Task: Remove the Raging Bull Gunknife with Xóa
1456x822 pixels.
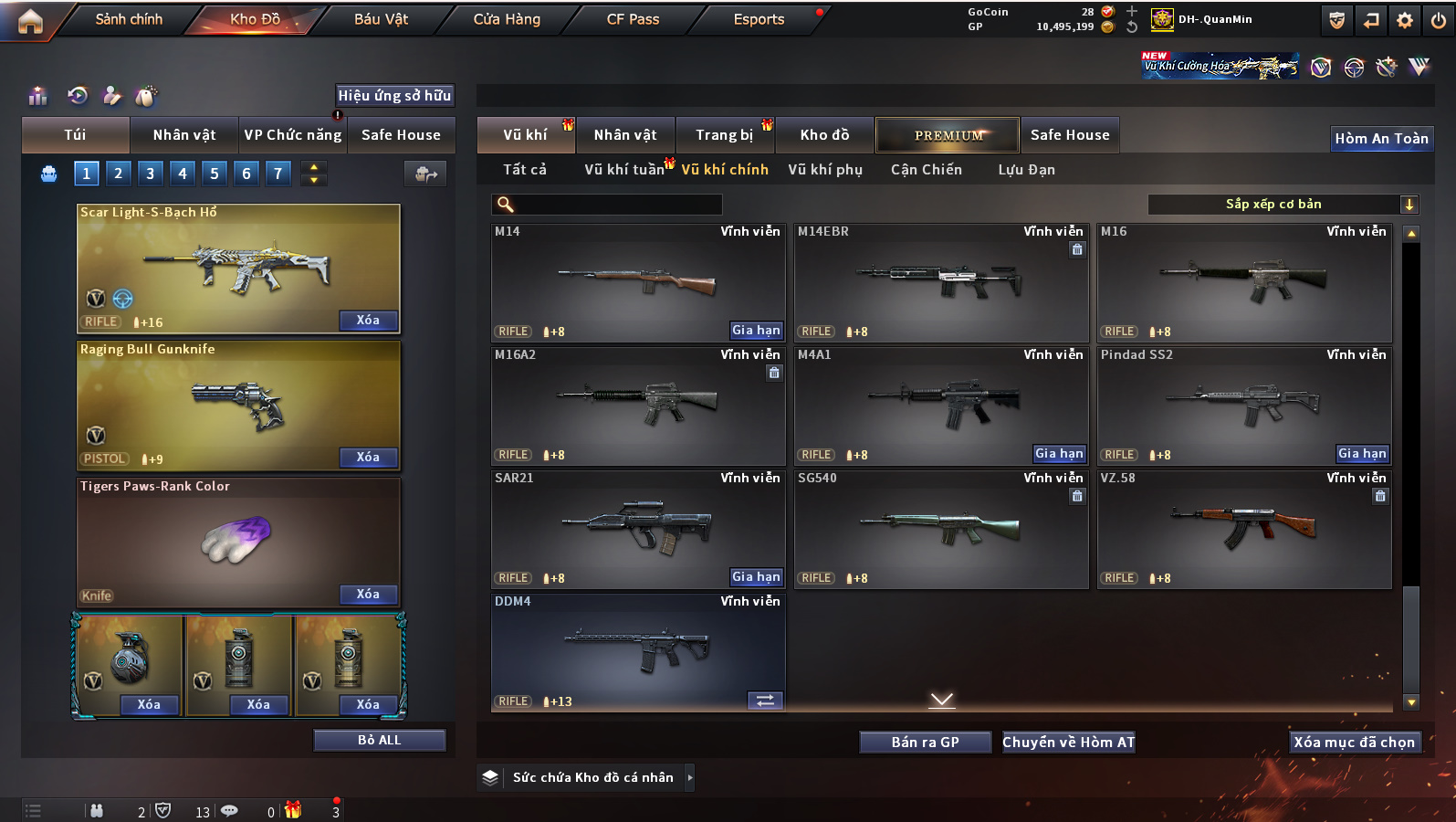Action: coord(368,458)
